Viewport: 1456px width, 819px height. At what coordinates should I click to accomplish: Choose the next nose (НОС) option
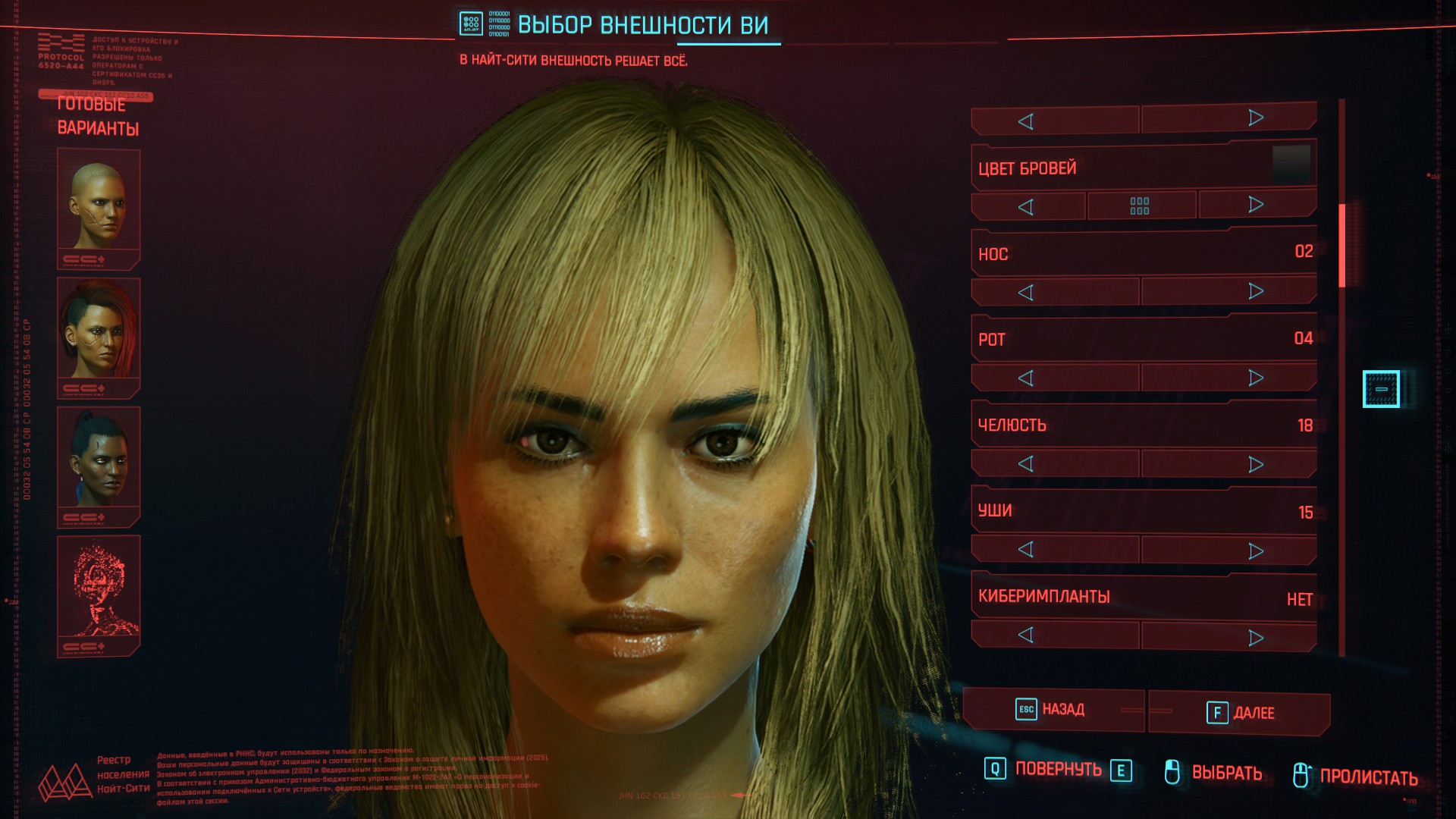pos(1256,291)
